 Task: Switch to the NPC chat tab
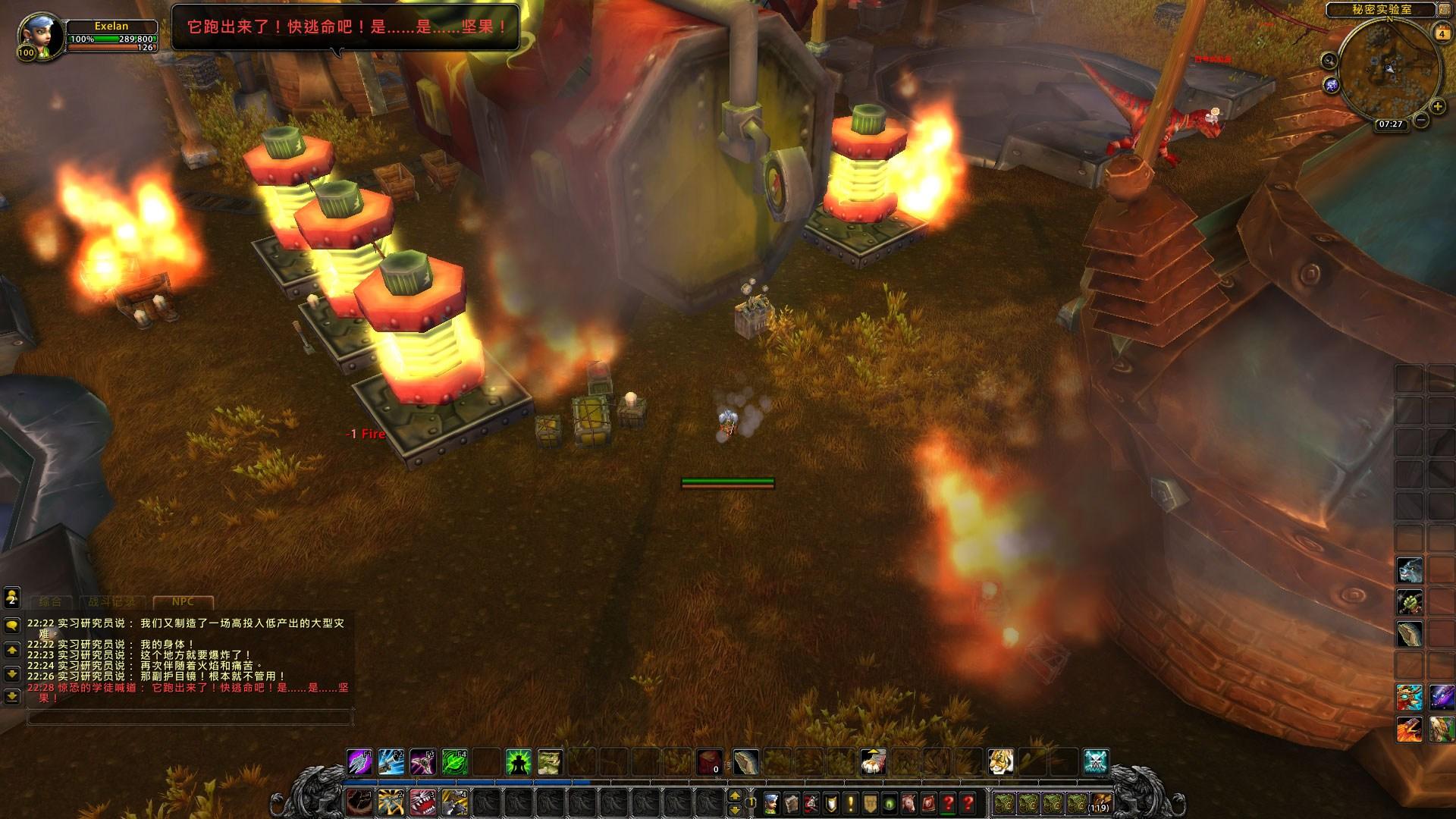tap(183, 601)
